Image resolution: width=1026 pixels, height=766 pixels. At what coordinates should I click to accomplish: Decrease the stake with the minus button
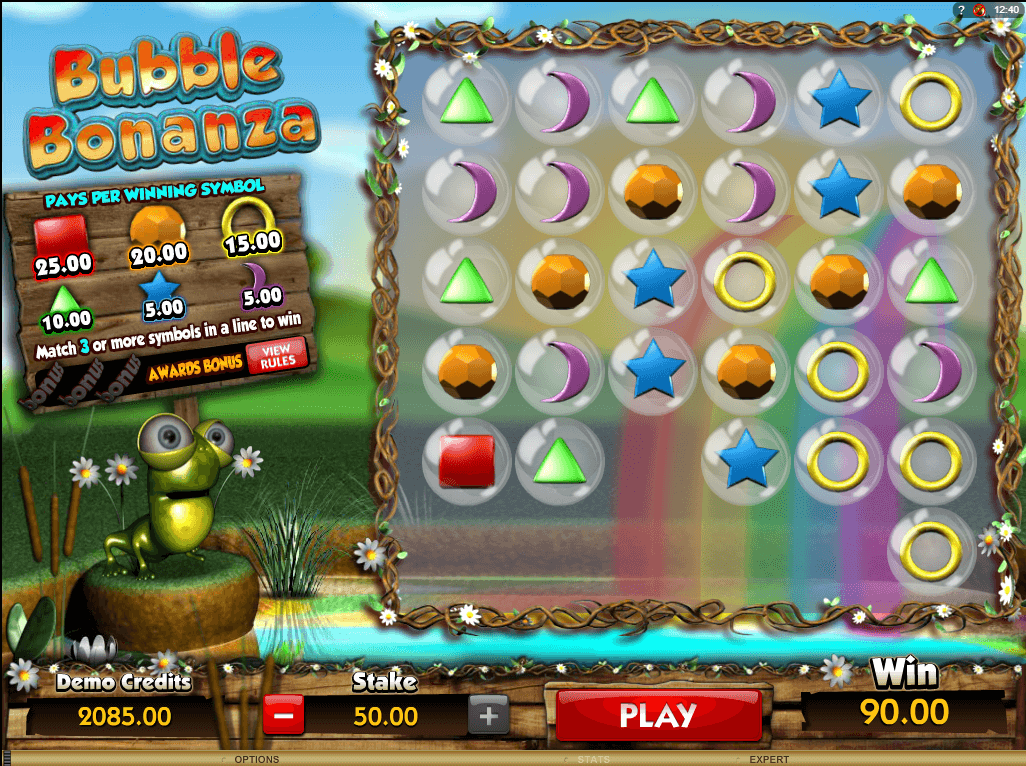pos(283,716)
